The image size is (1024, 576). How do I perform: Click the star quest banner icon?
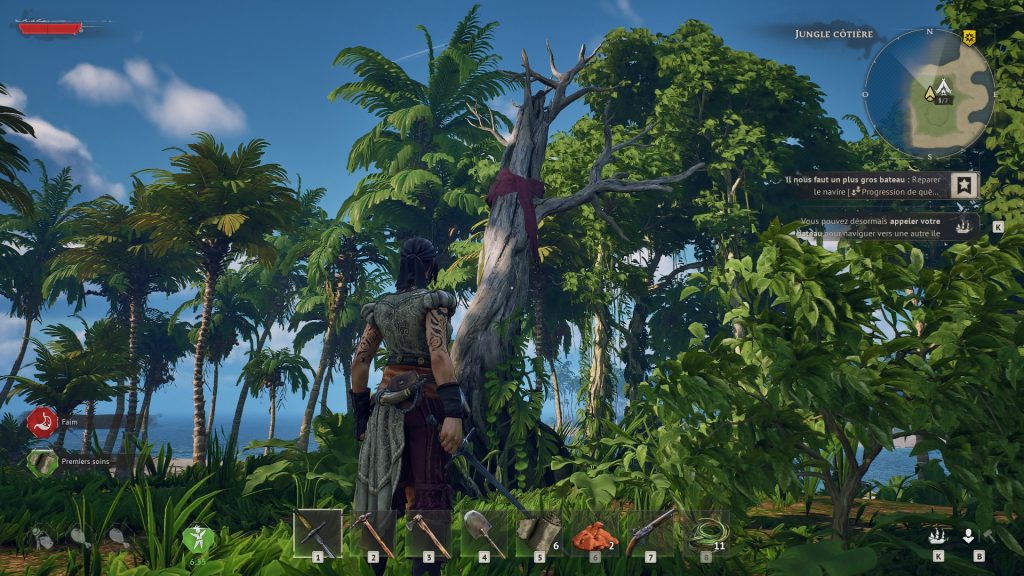click(x=965, y=185)
